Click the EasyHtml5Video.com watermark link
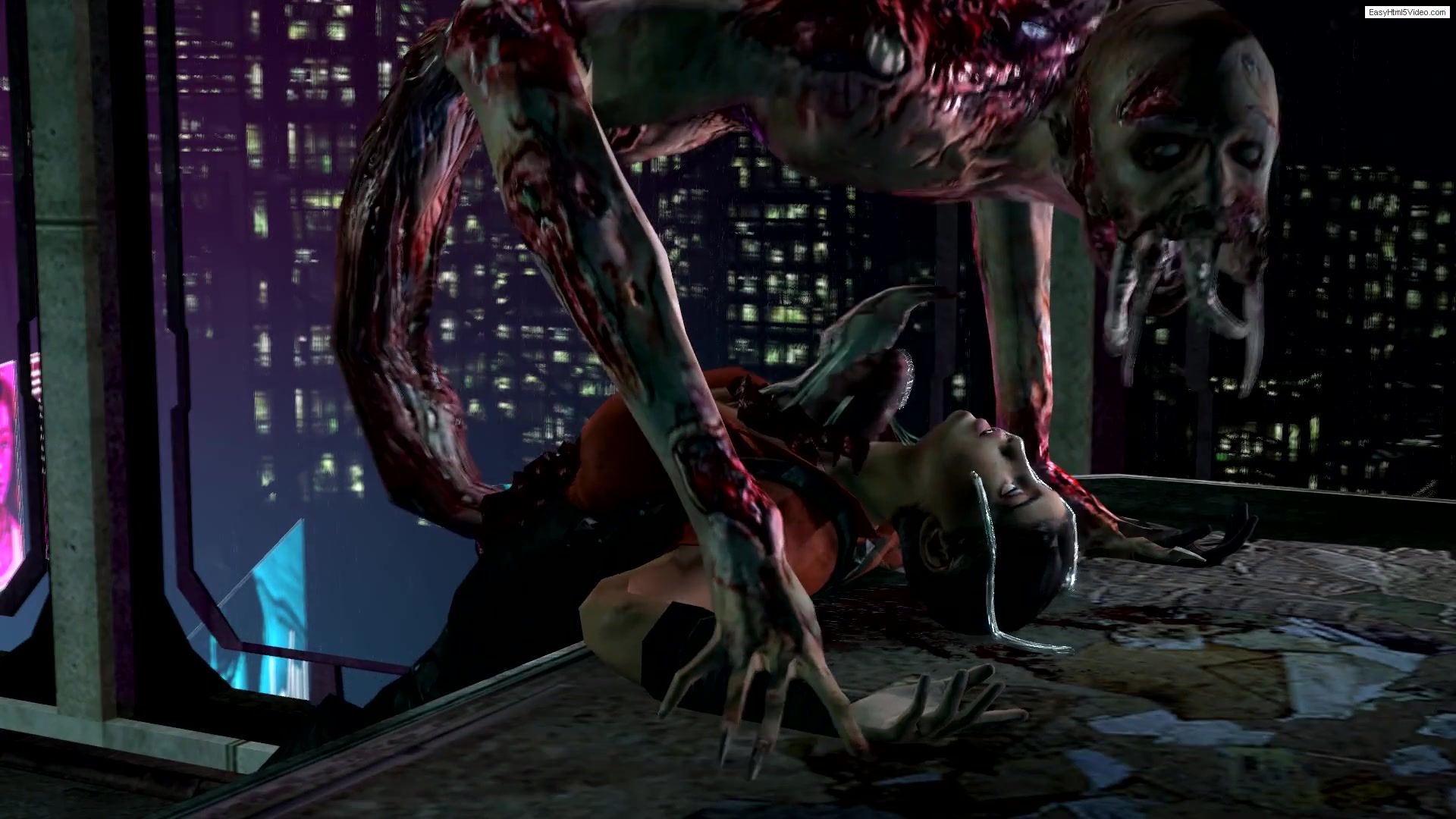The image size is (1456, 819). (1407, 12)
